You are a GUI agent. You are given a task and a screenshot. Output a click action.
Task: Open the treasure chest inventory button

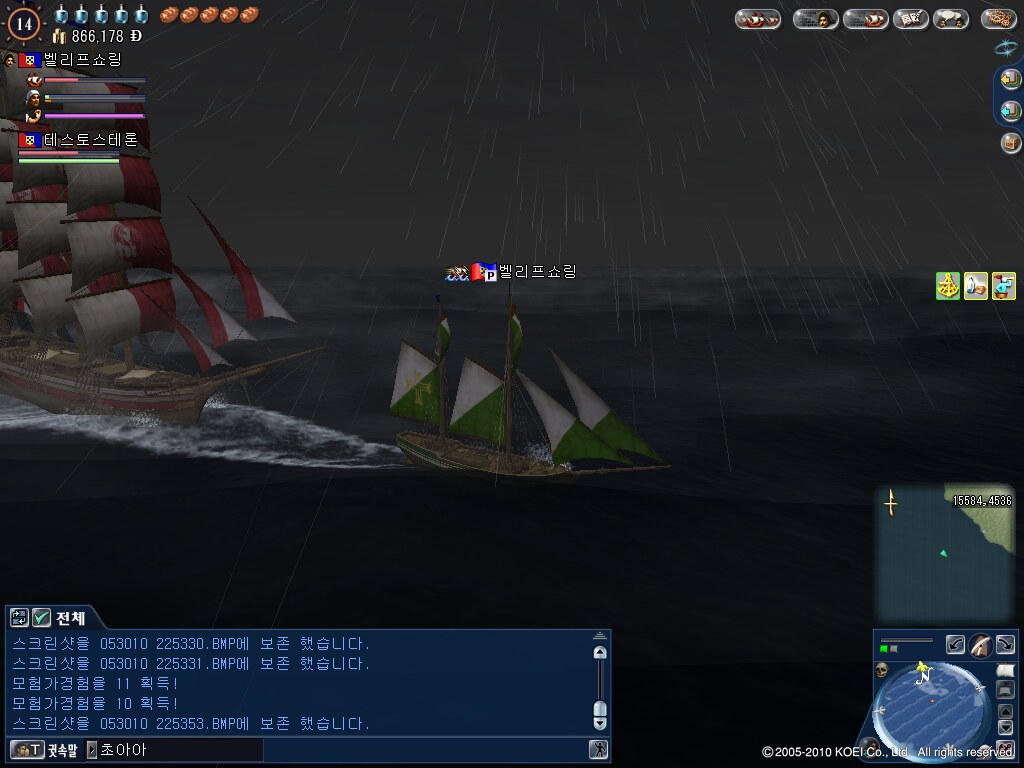click(1010, 143)
